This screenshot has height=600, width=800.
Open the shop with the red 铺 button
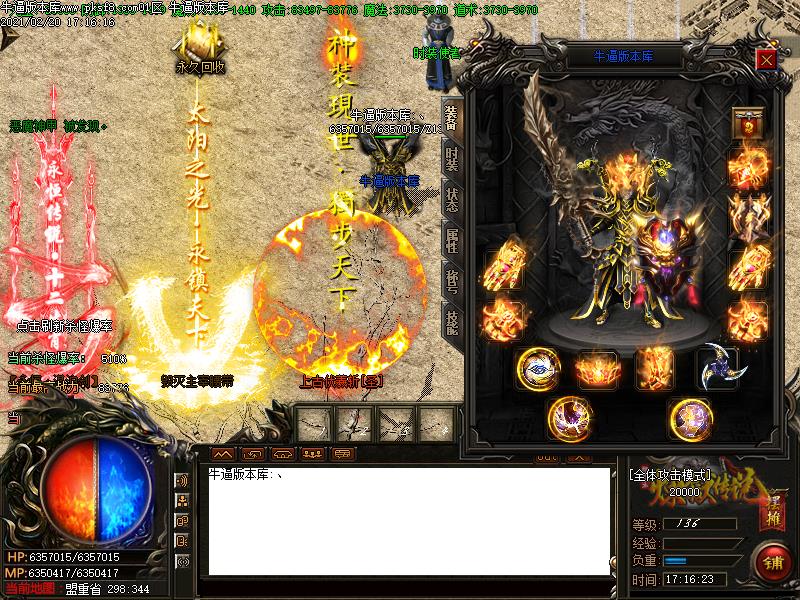[x=772, y=560]
